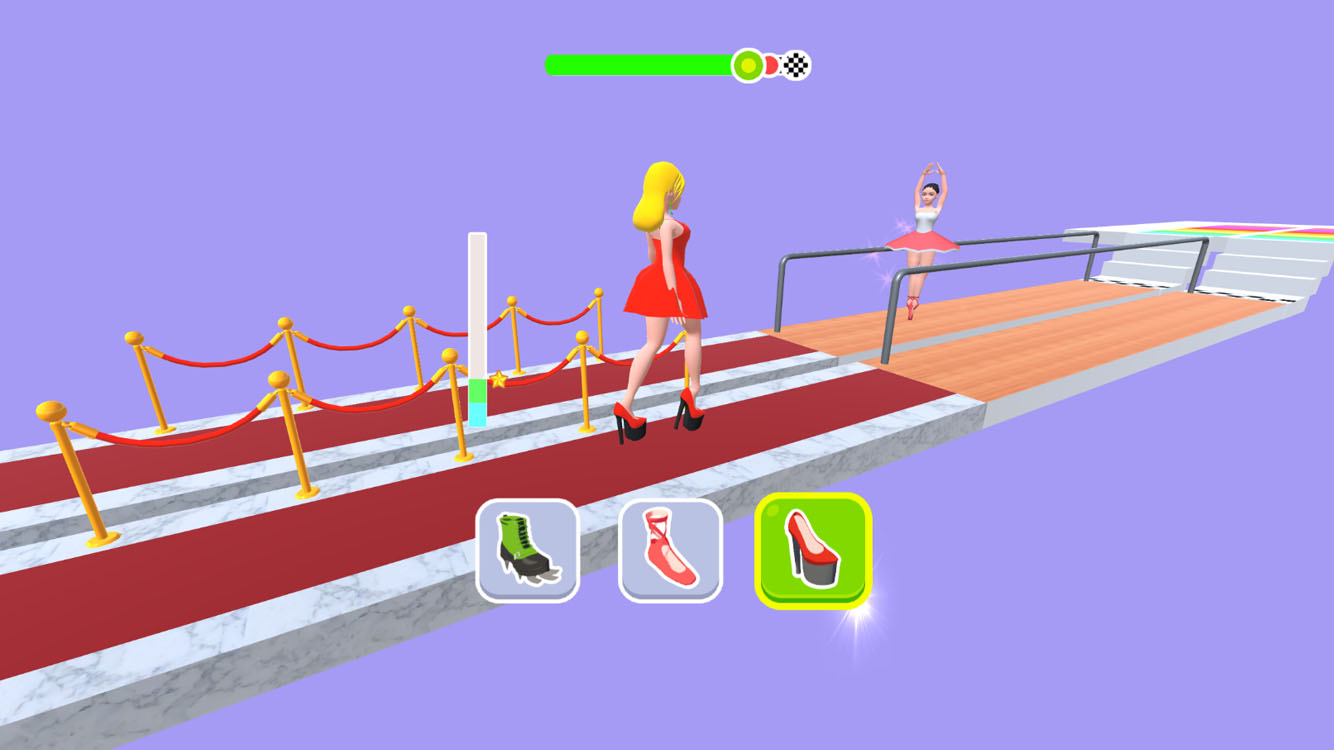This screenshot has height=750, width=1334.
Task: Switch selection to the ballet slipper card
Action: pos(672,552)
